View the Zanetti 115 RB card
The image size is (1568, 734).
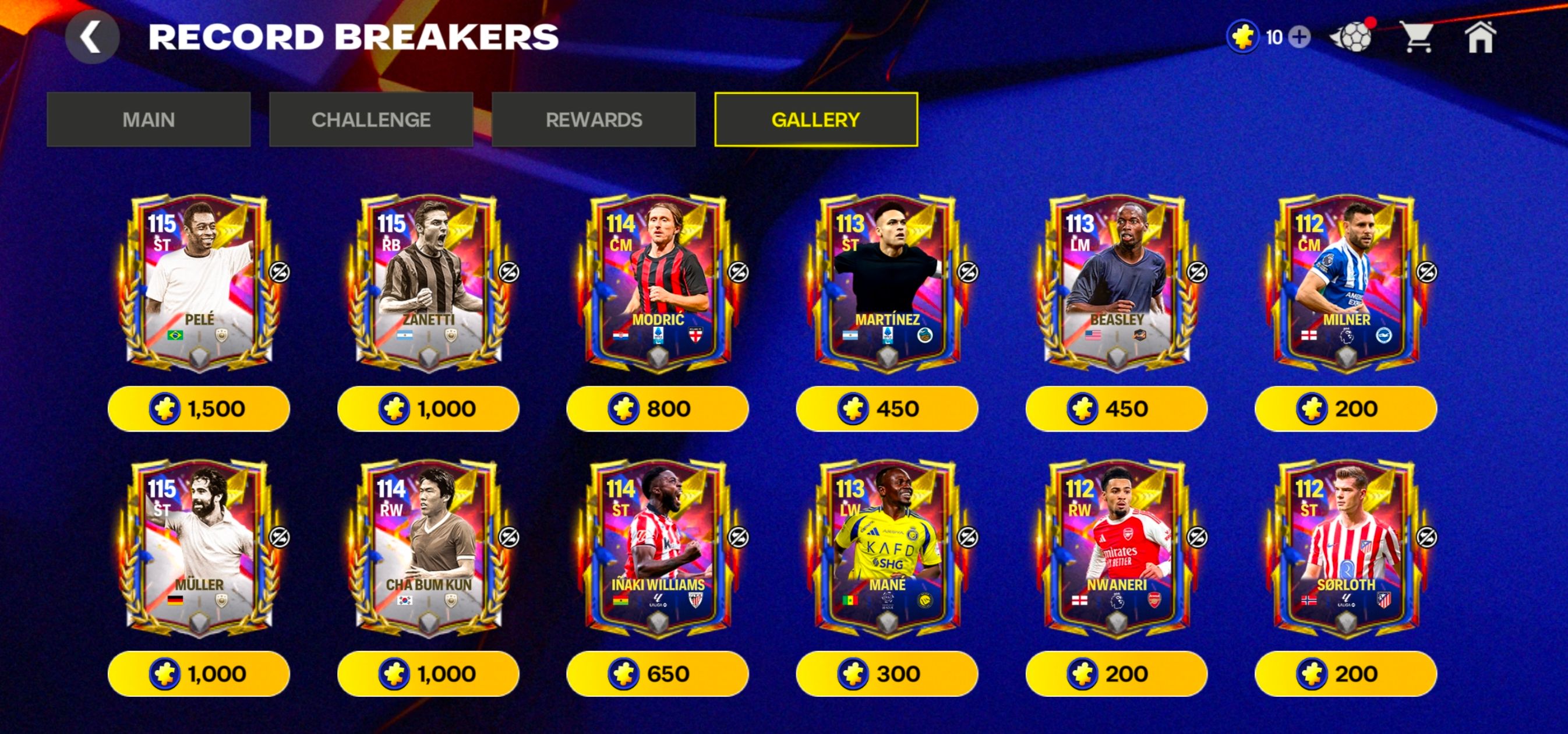point(429,283)
